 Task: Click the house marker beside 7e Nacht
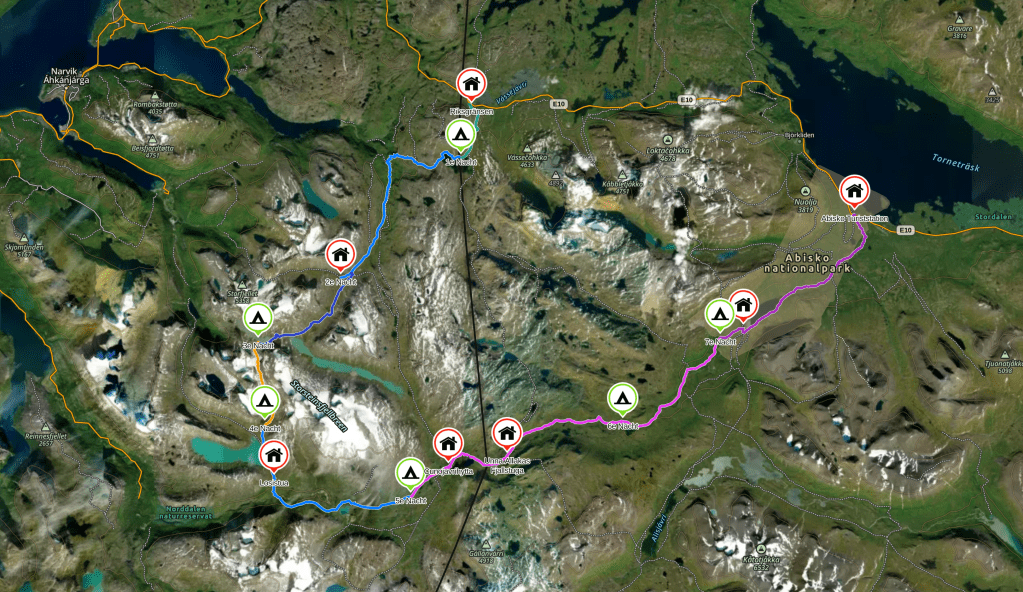743,304
